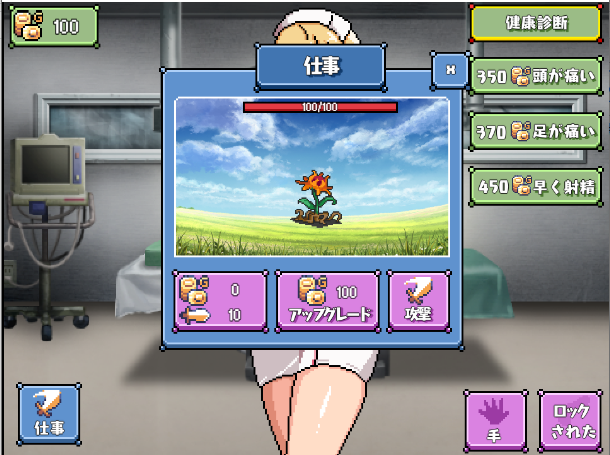
Task: Choose the 370-coin 足が痛い option
Action: [534, 130]
